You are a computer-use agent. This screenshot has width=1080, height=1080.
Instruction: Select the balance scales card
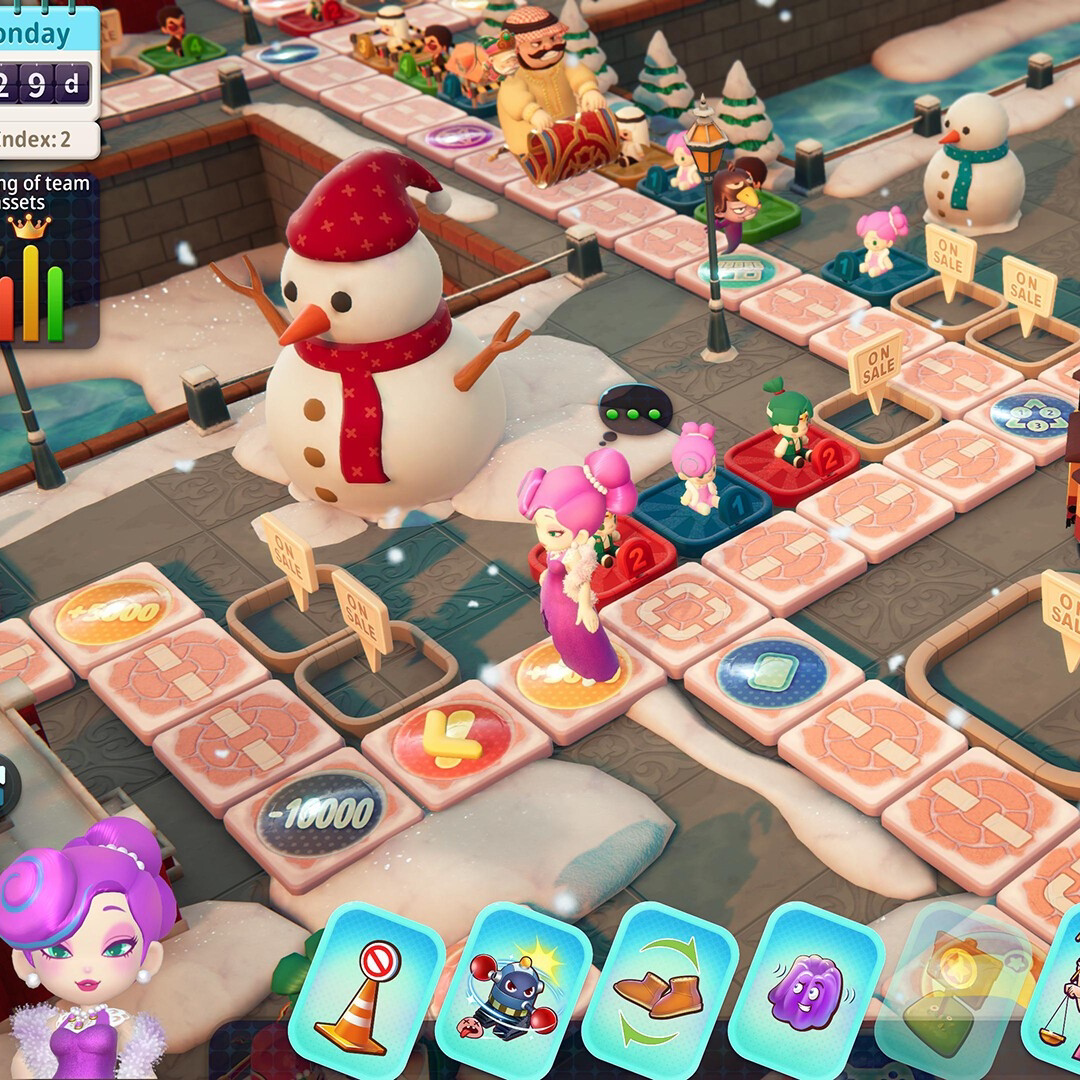[1058, 1000]
